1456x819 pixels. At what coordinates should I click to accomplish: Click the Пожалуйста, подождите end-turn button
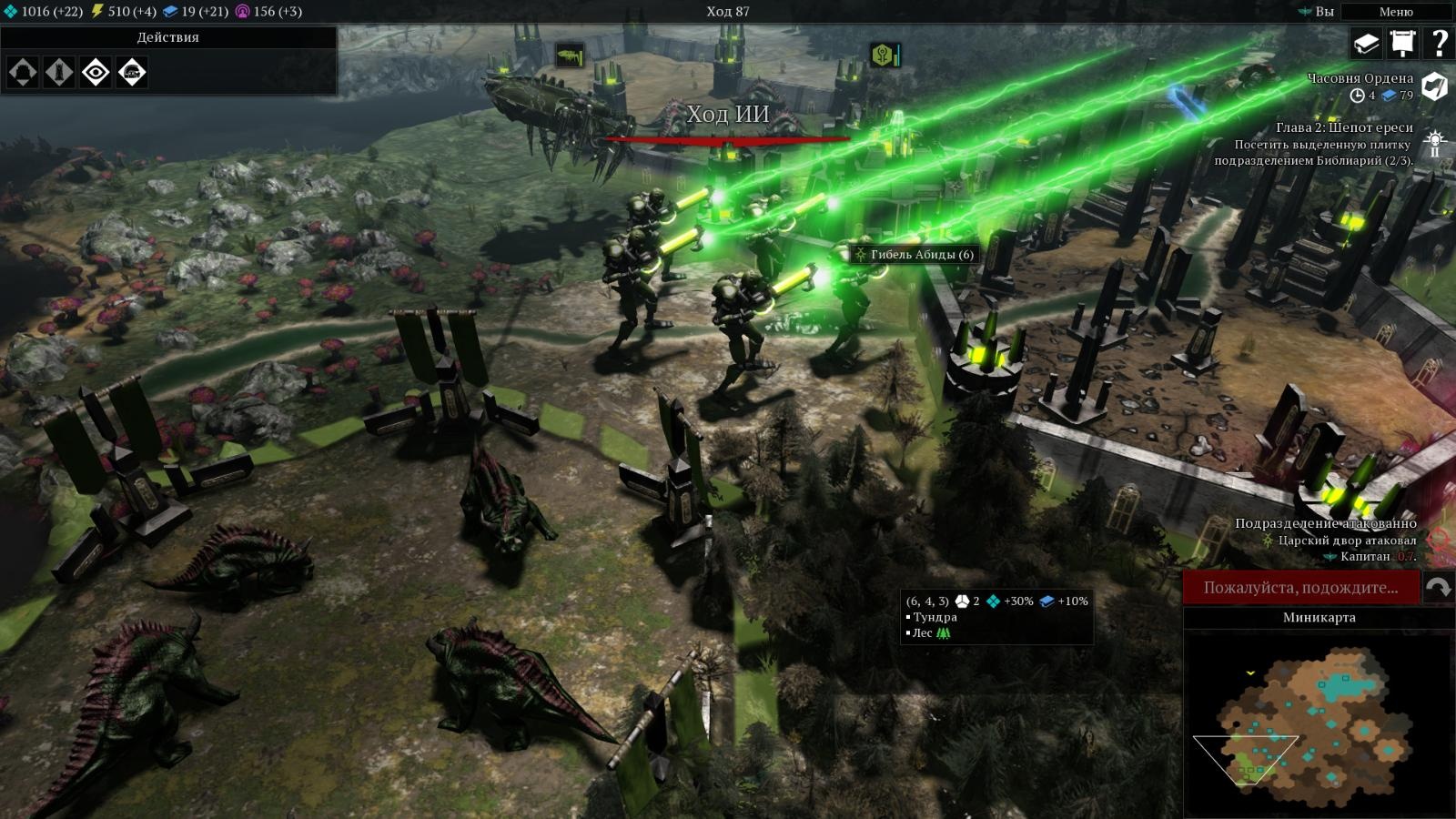pyautogui.click(x=1300, y=588)
